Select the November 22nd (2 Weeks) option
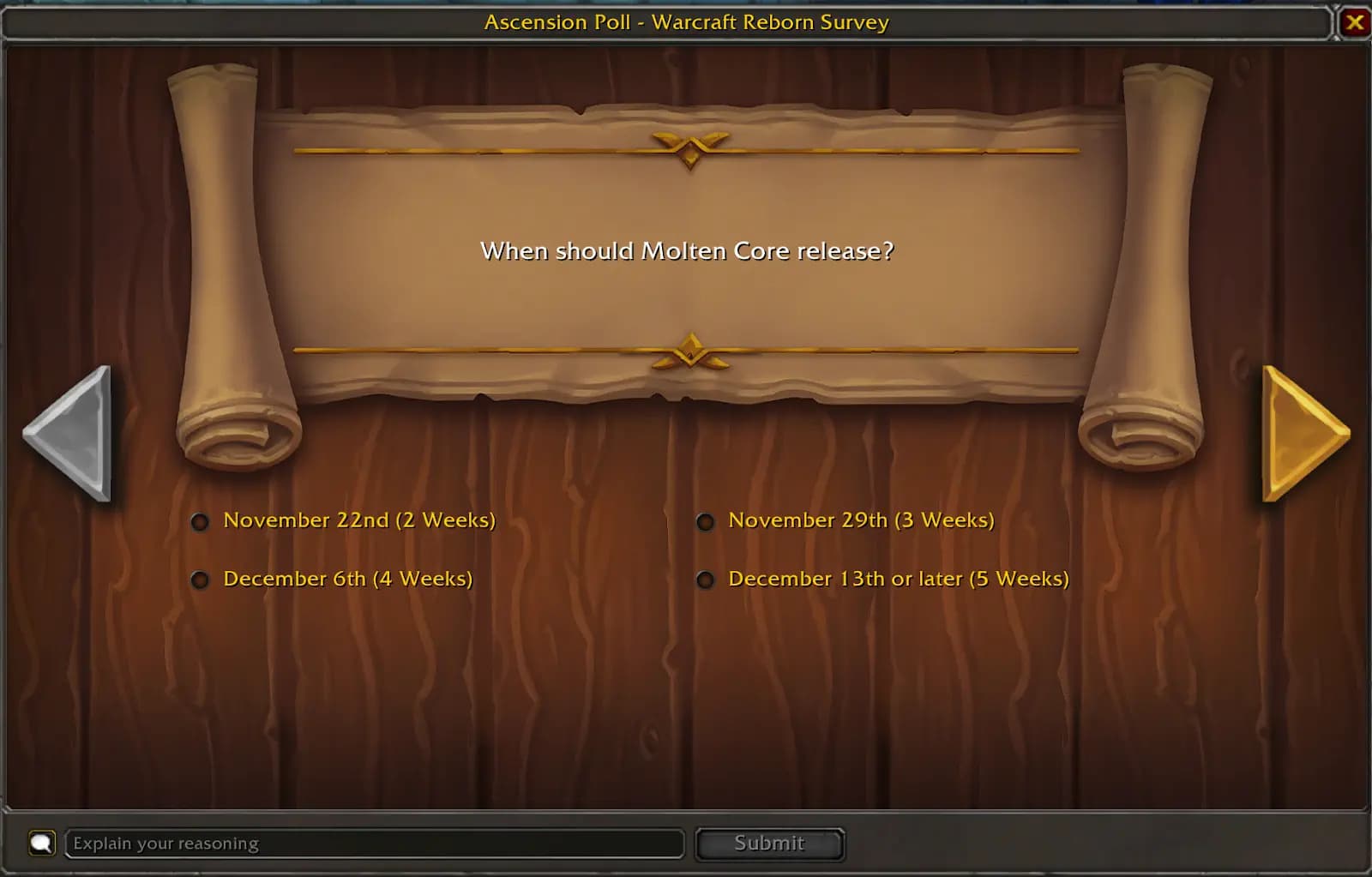This screenshot has height=877, width=1372. coord(200,520)
